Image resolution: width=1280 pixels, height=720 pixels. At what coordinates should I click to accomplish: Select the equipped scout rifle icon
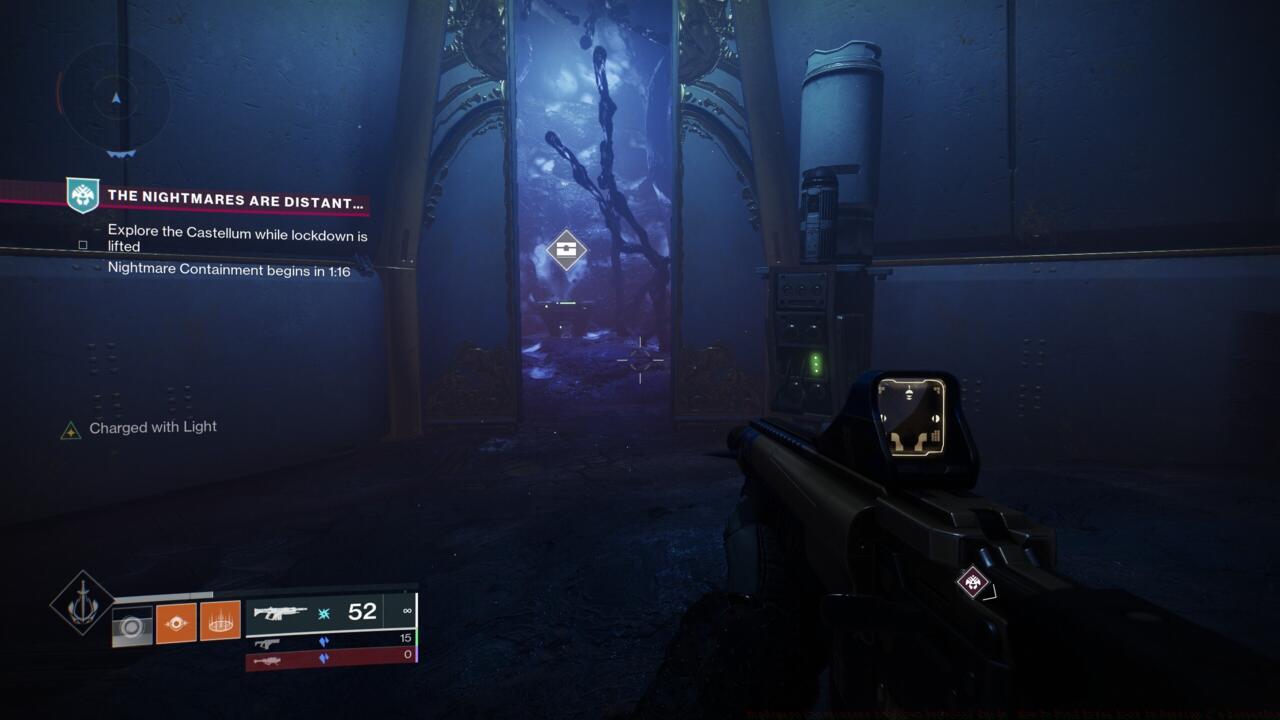(x=283, y=611)
